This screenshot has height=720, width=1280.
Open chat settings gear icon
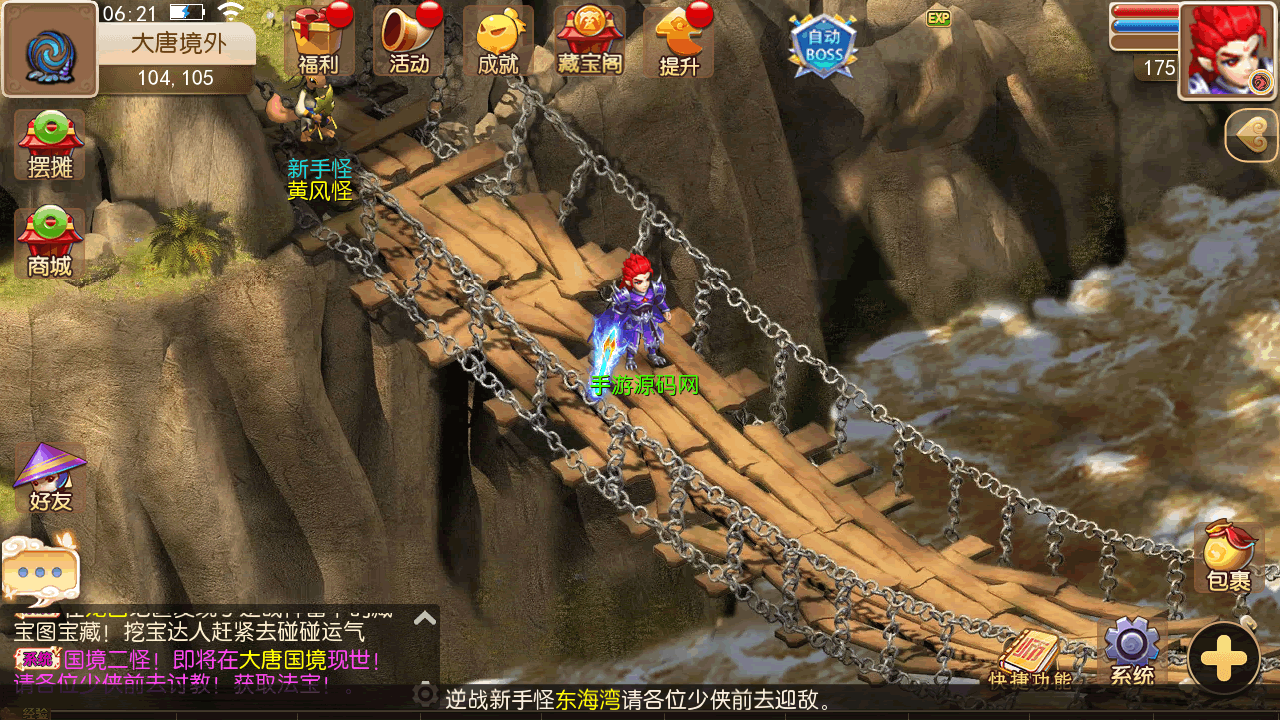click(x=425, y=694)
